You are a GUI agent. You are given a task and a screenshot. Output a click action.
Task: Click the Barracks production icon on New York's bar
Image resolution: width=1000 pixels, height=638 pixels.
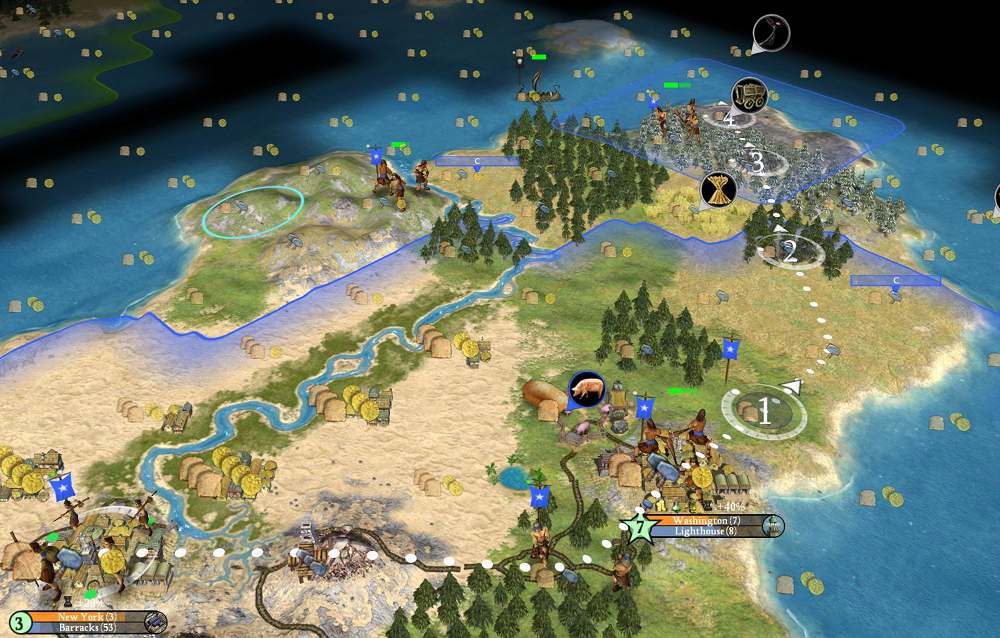(156, 623)
